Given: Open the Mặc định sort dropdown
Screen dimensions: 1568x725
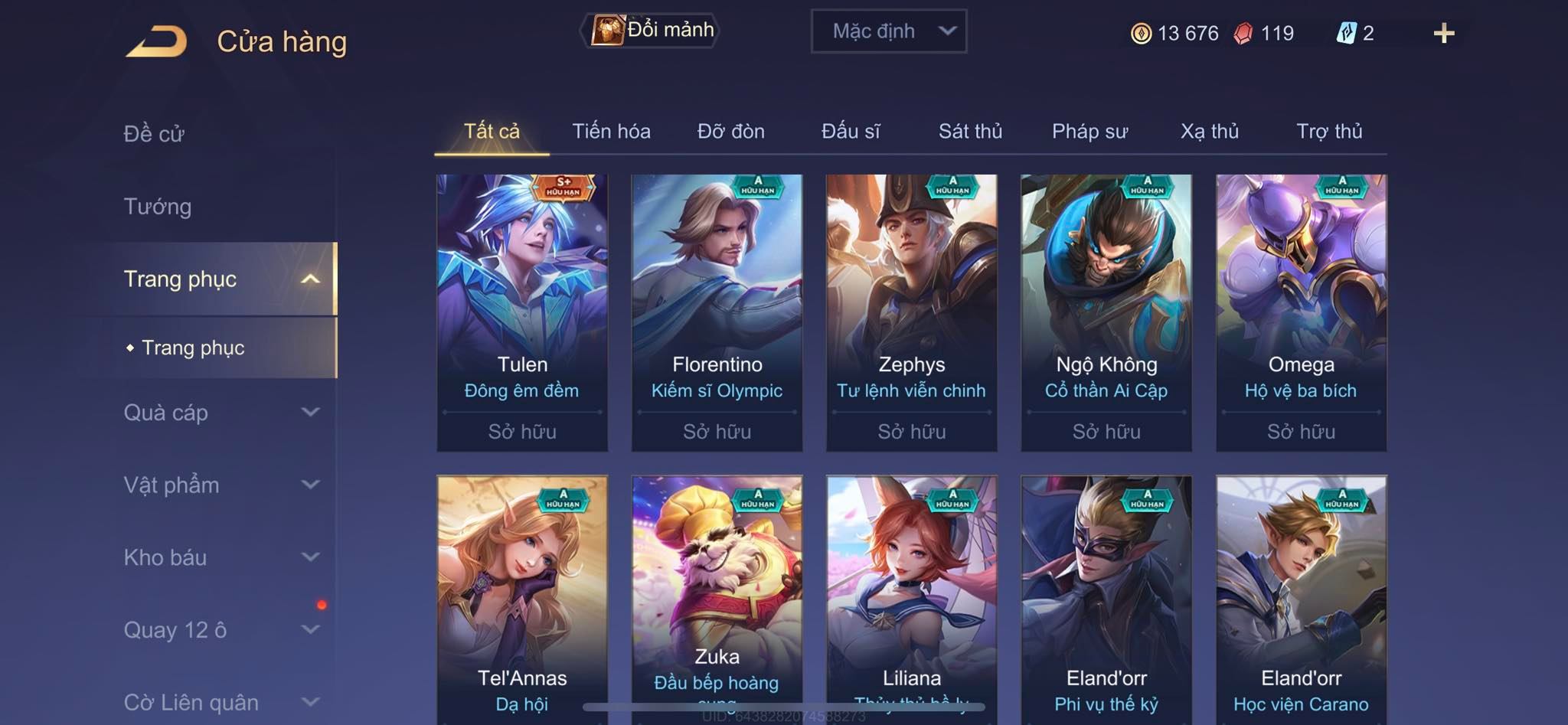Looking at the screenshot, I should 888,31.
